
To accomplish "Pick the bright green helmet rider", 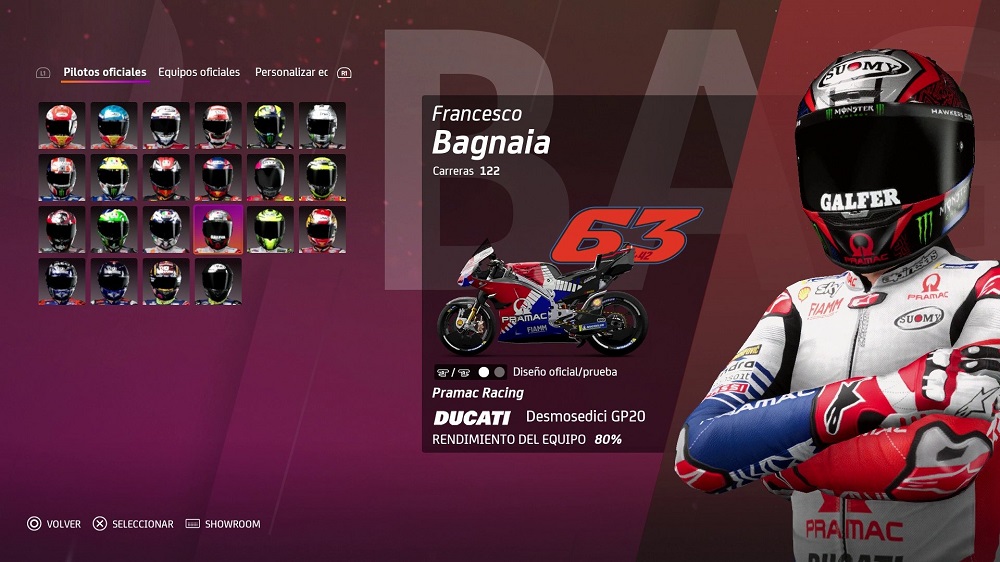I will tap(114, 229).
